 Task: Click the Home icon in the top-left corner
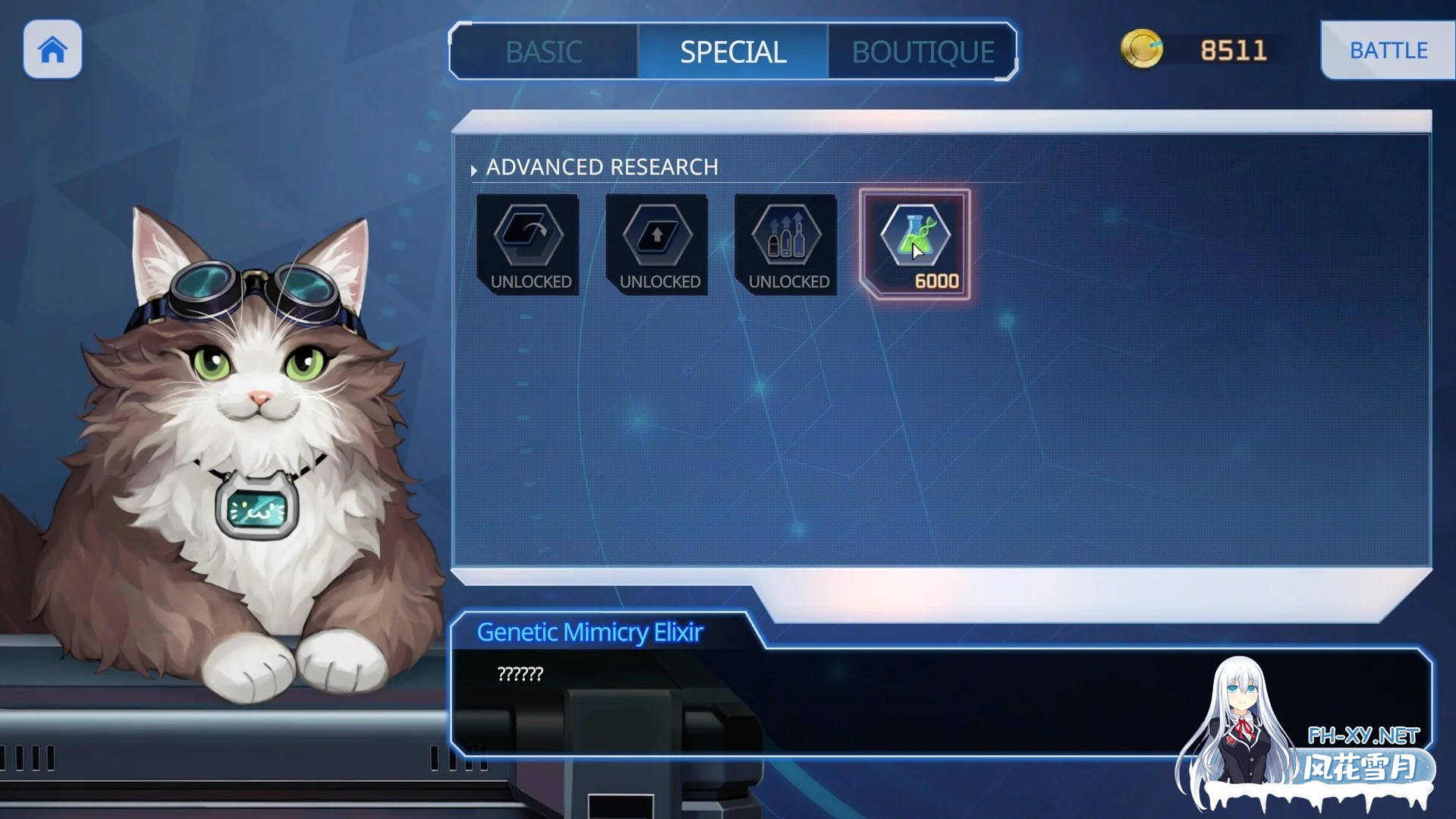52,49
